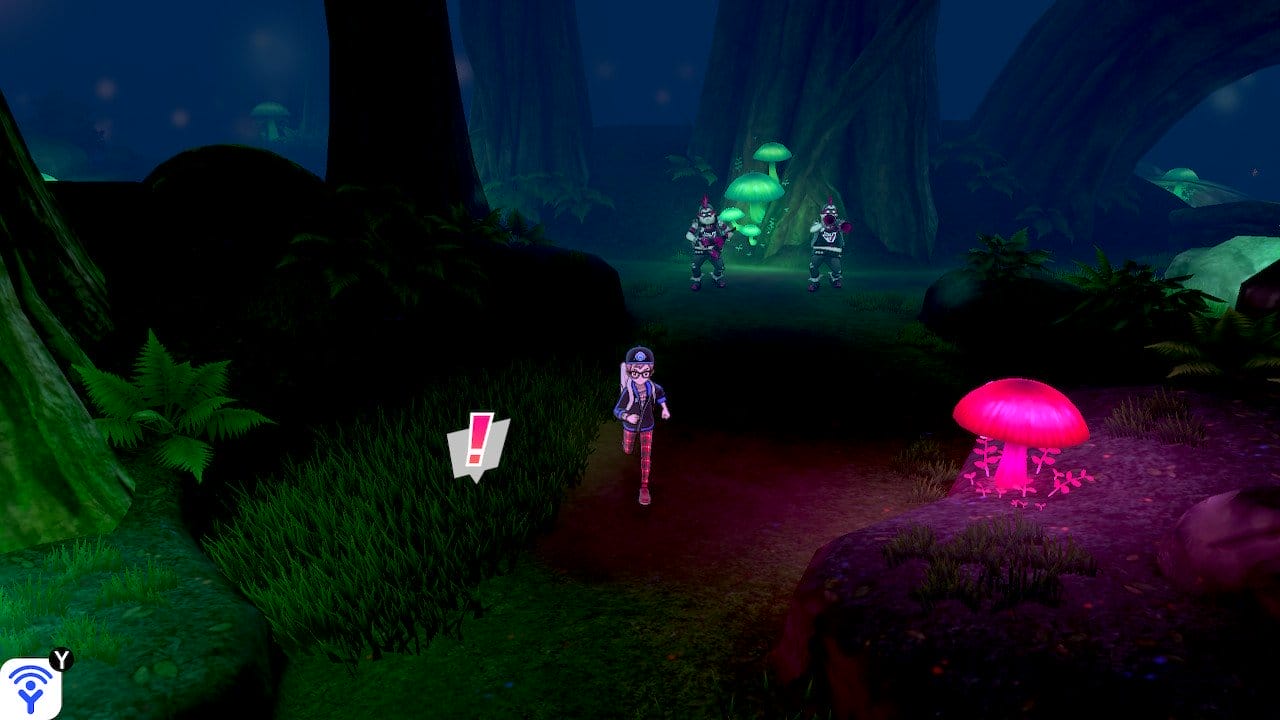Open the Y-Comm wireless icon

click(30, 688)
